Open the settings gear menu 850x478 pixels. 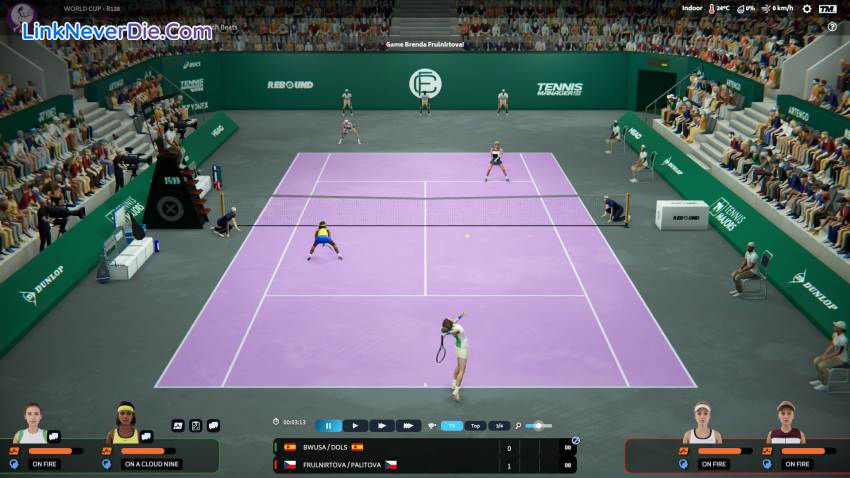tap(806, 9)
